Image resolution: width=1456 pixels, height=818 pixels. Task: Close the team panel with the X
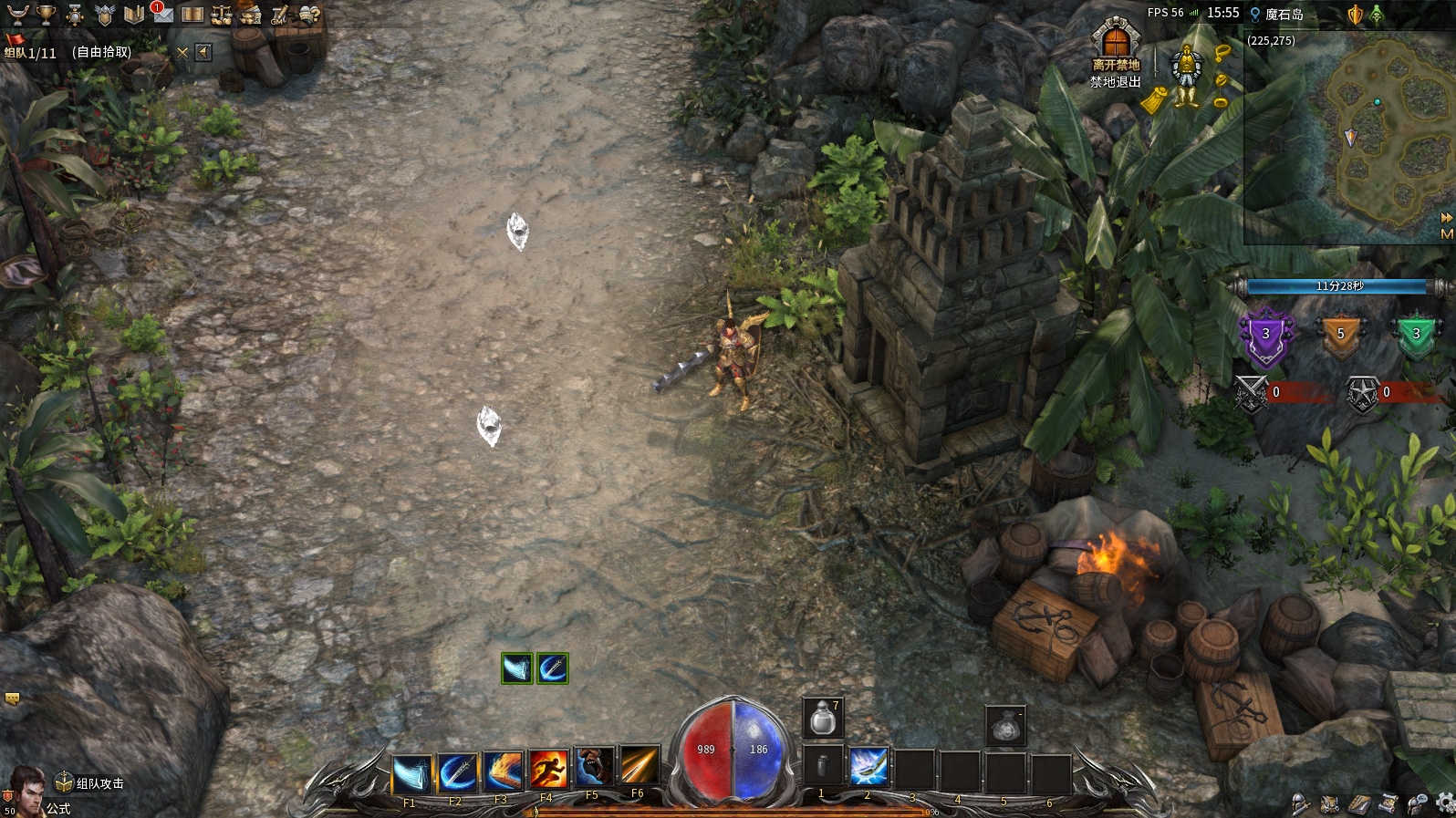[x=182, y=53]
